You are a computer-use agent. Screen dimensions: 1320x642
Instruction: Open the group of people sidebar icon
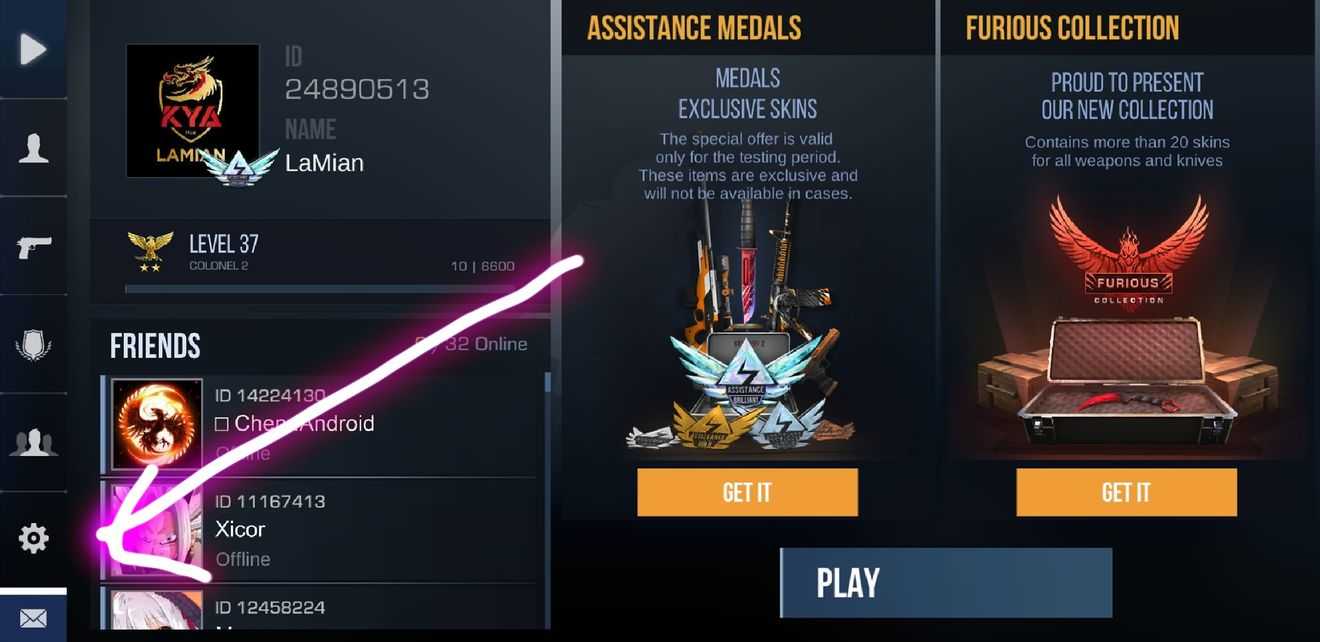[x=33, y=441]
